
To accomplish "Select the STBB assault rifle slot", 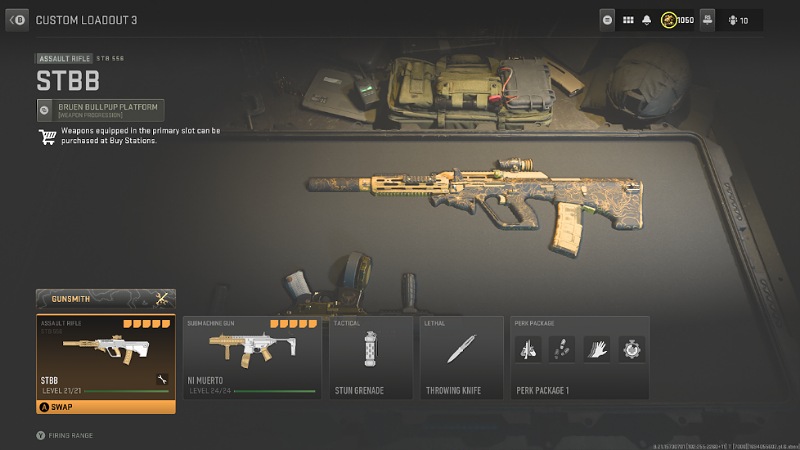I will coord(105,356).
